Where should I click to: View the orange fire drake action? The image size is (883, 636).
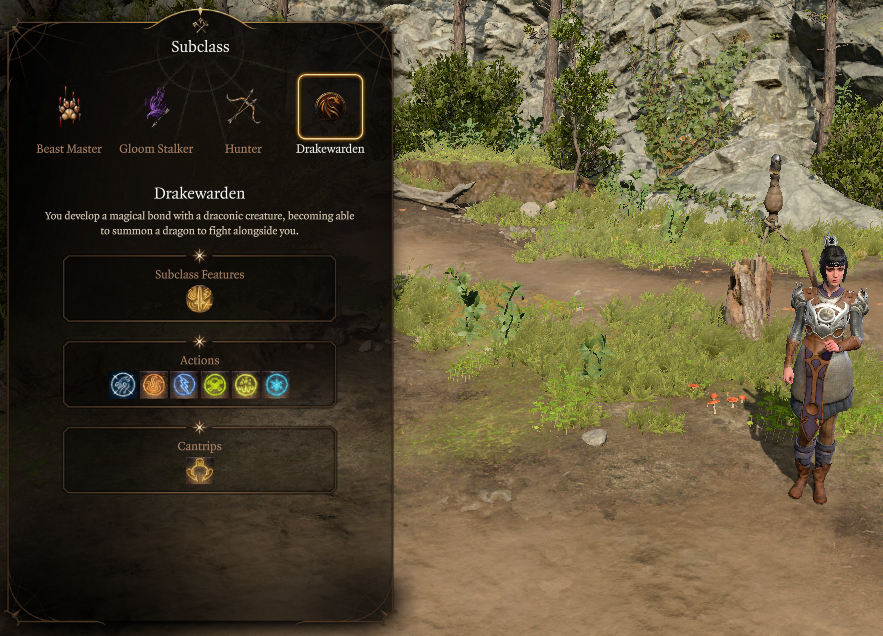pos(154,385)
